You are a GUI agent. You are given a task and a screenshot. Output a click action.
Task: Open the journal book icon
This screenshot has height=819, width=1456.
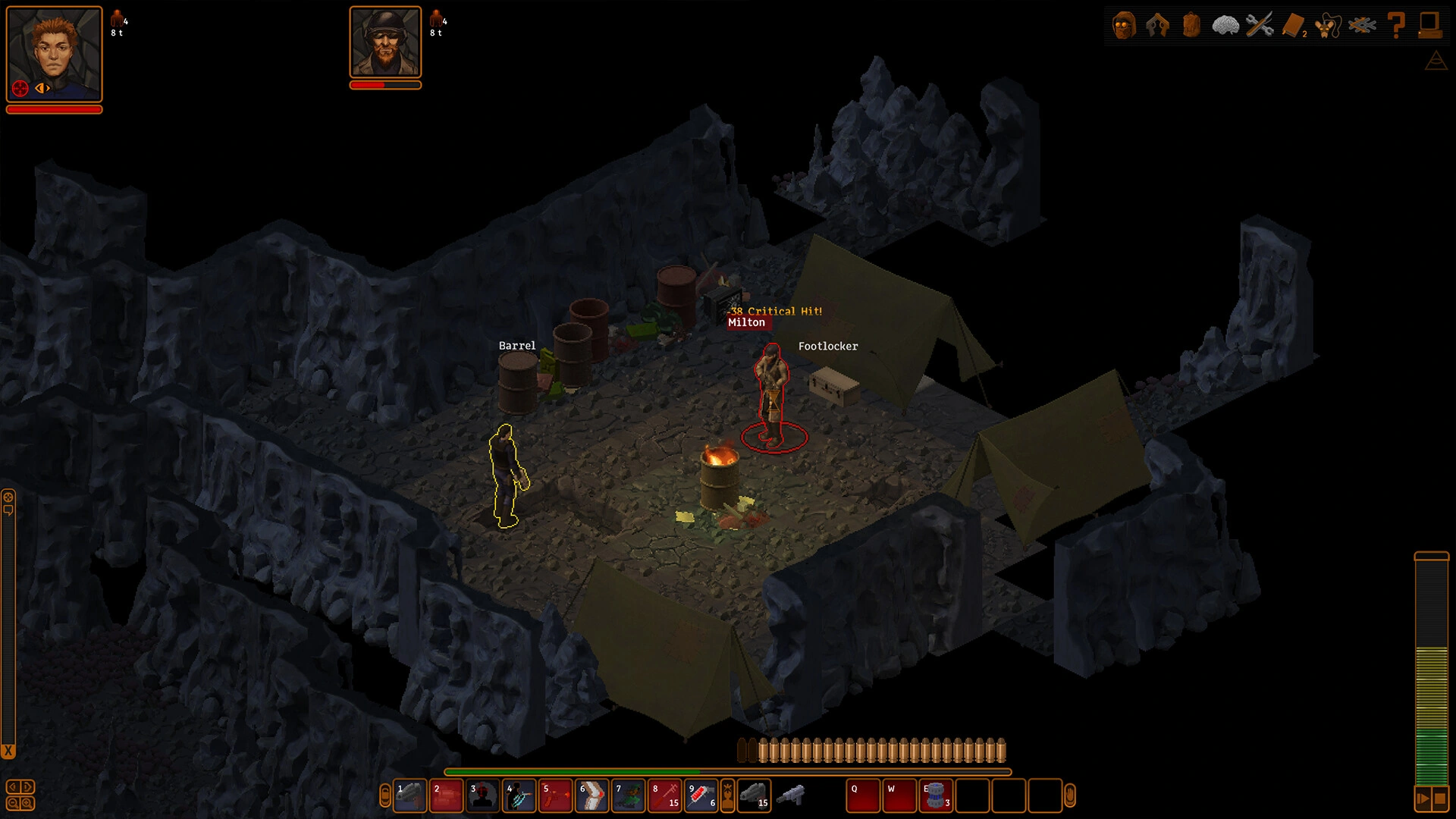click(1293, 25)
